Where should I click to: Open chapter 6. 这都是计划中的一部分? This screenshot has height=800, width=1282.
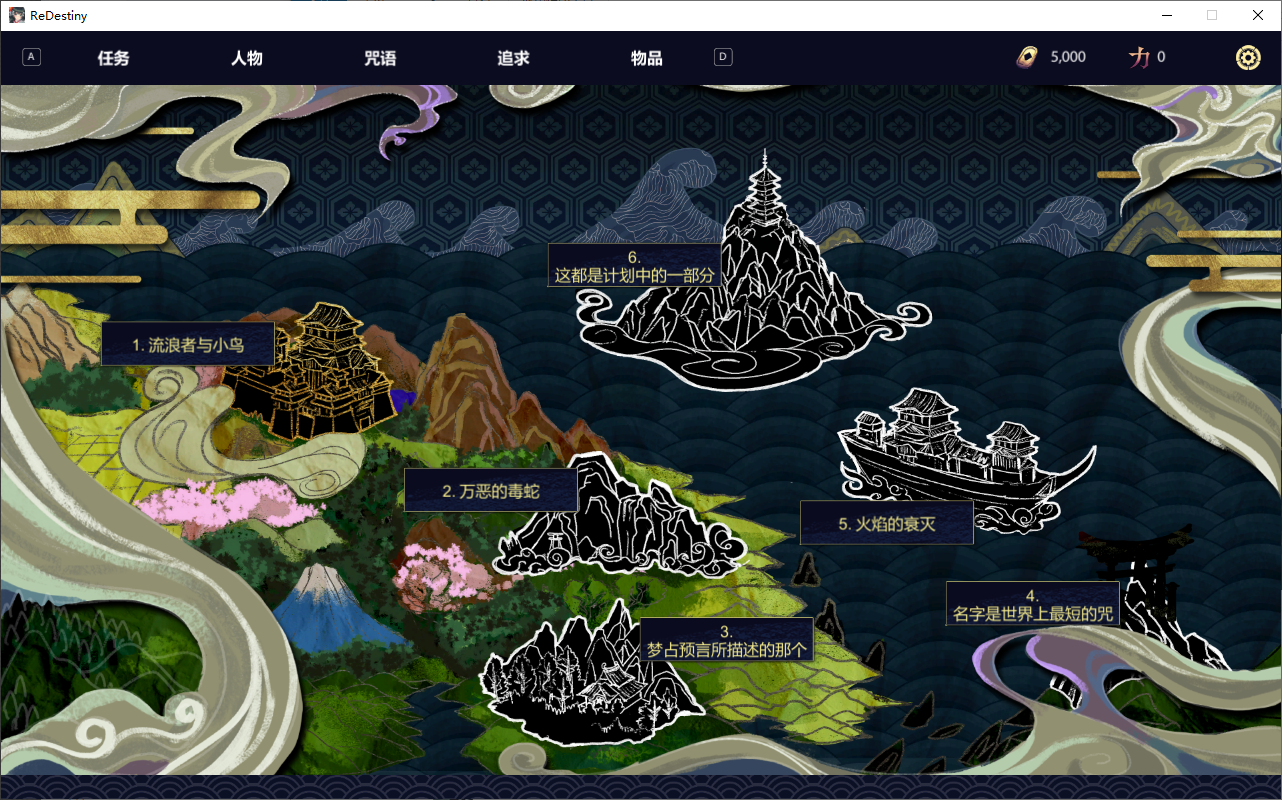click(634, 266)
